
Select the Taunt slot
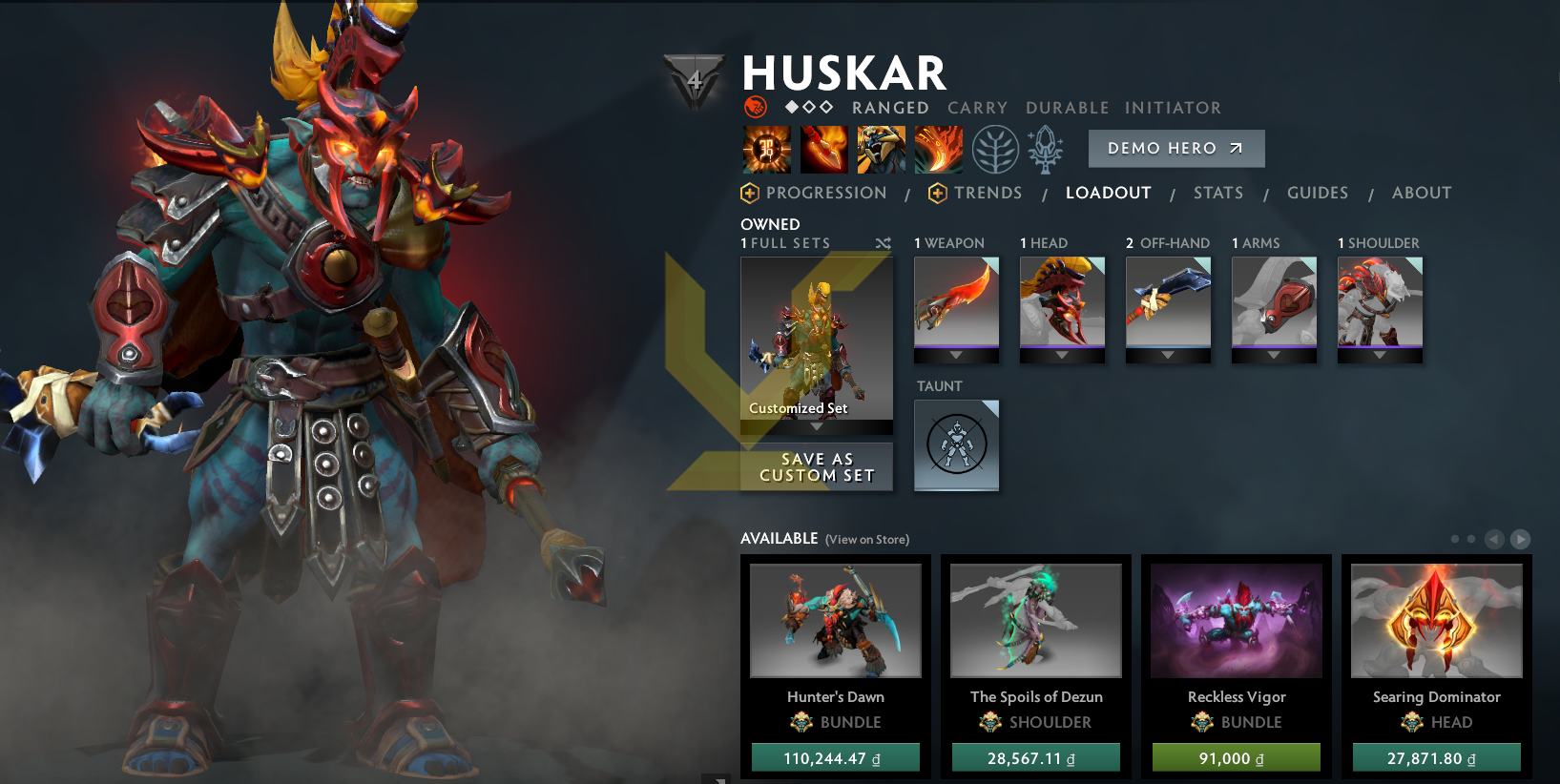point(956,444)
